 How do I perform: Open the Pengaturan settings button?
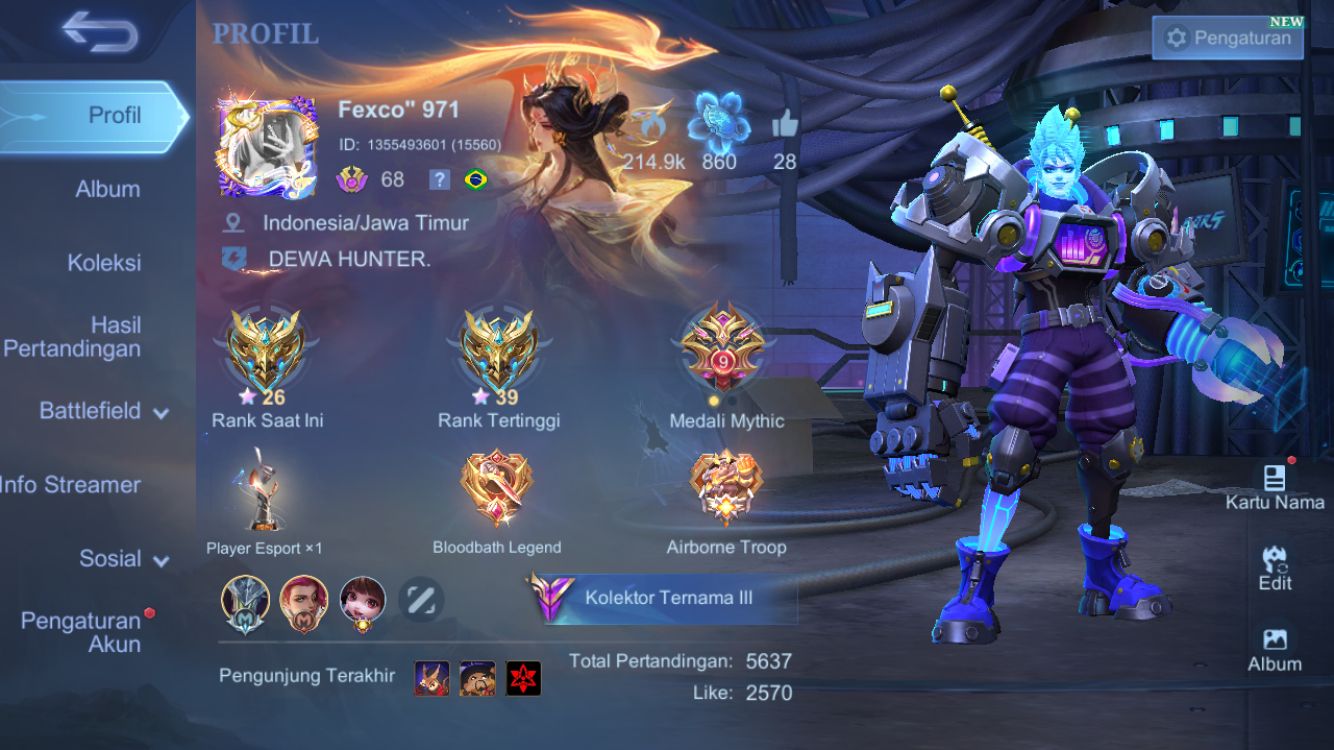point(1228,39)
